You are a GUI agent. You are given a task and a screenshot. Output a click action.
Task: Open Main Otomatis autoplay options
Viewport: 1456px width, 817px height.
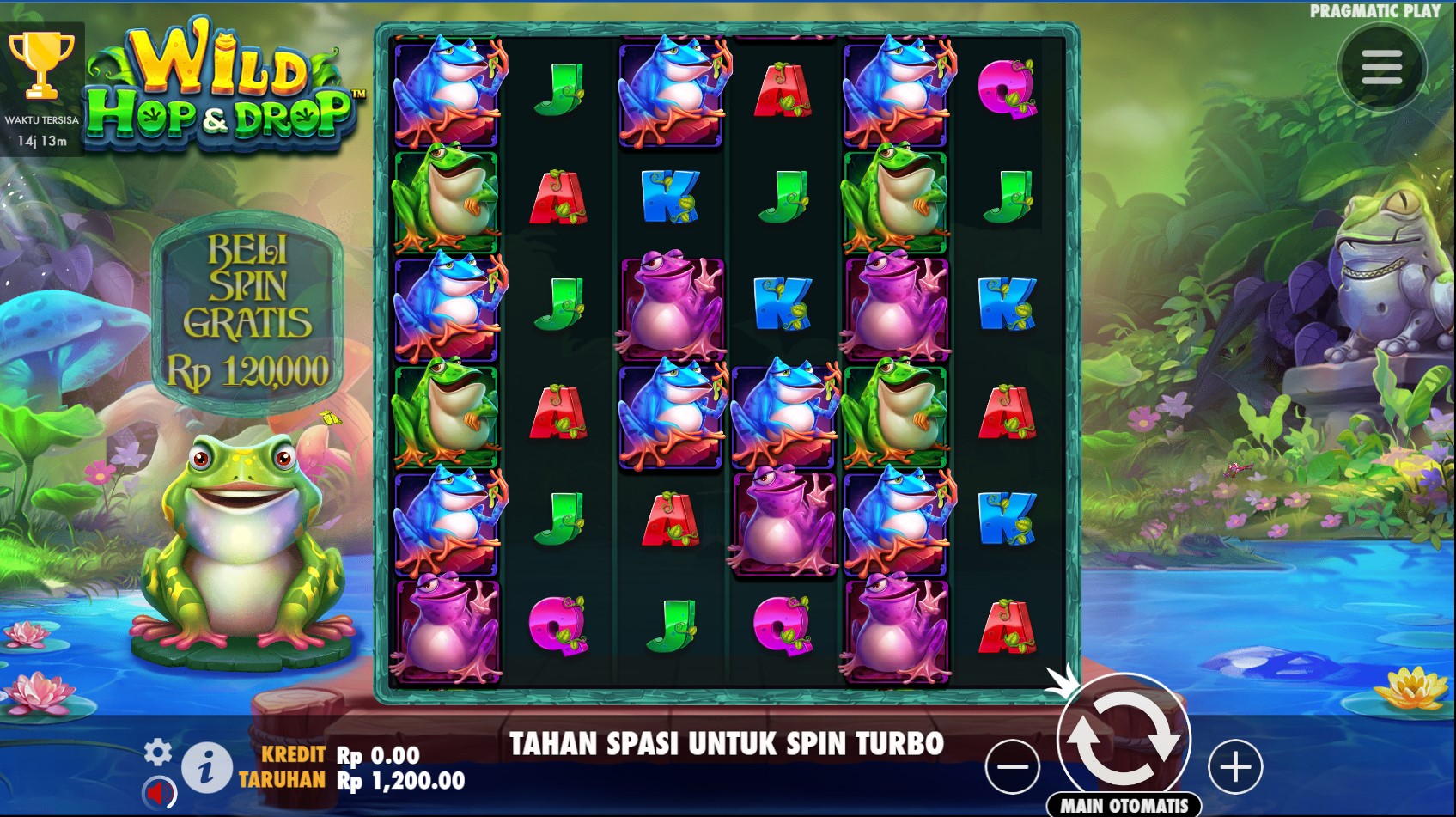(1124, 805)
